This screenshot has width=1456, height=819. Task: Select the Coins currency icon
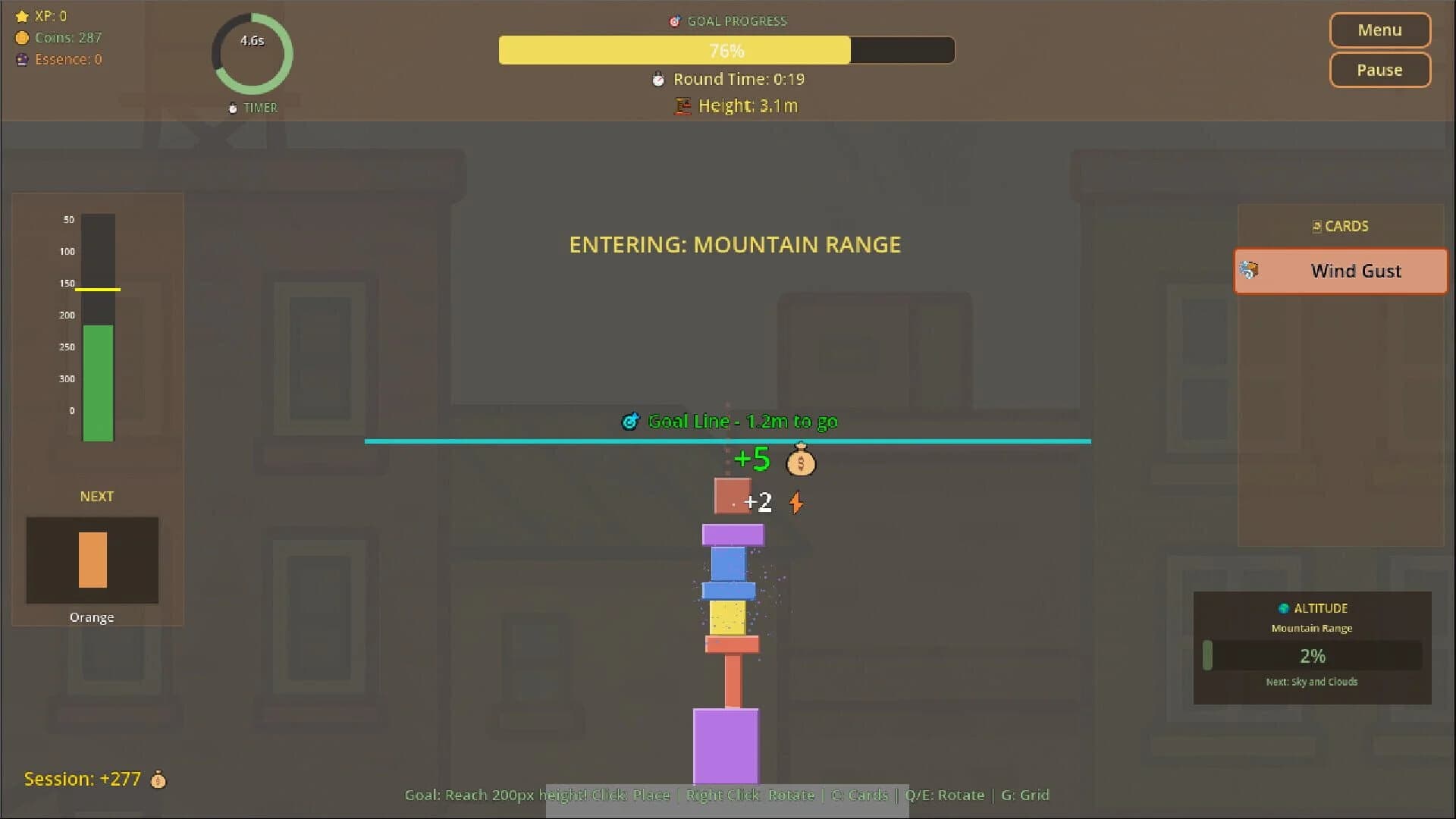[21, 37]
